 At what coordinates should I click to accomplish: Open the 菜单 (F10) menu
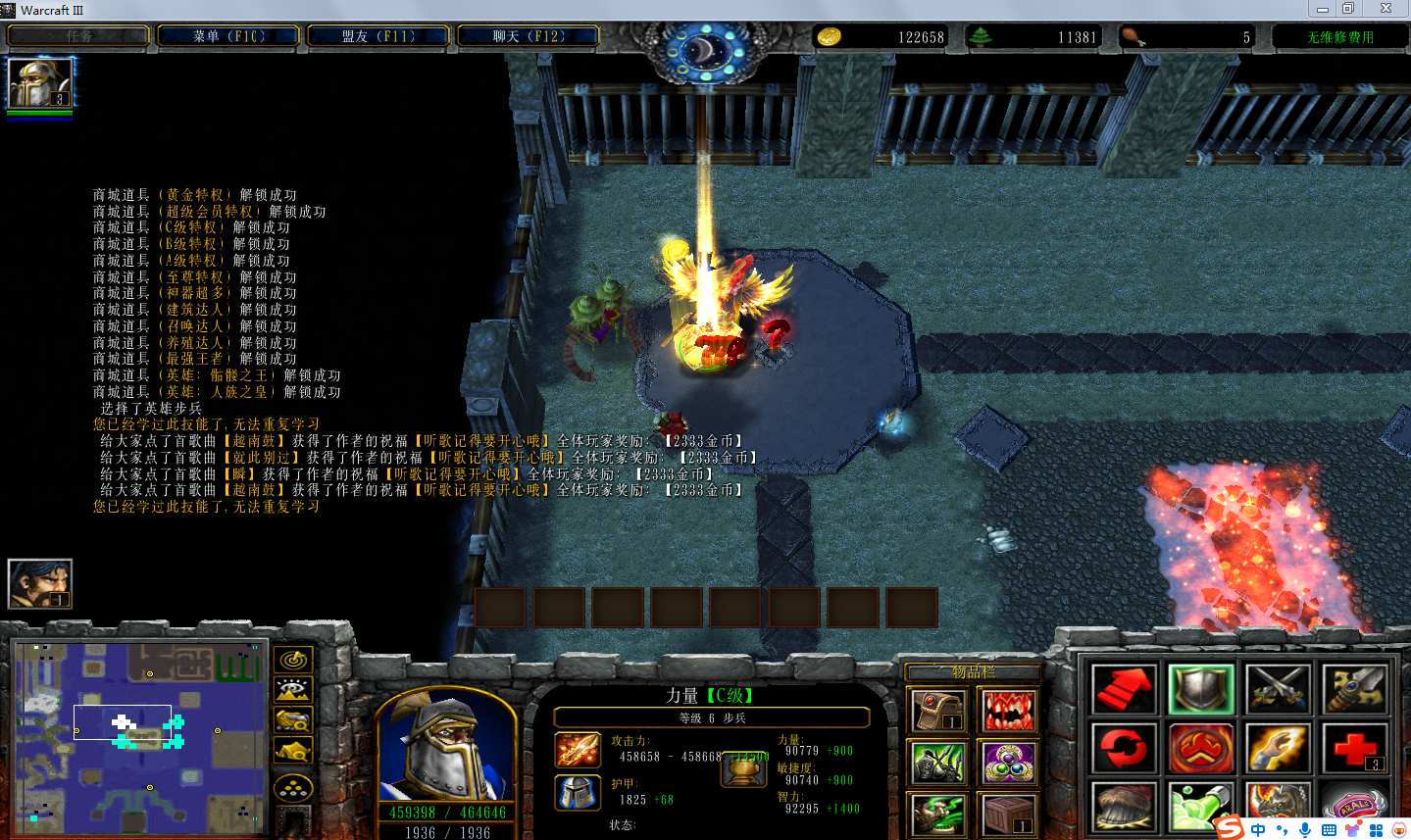click(229, 36)
